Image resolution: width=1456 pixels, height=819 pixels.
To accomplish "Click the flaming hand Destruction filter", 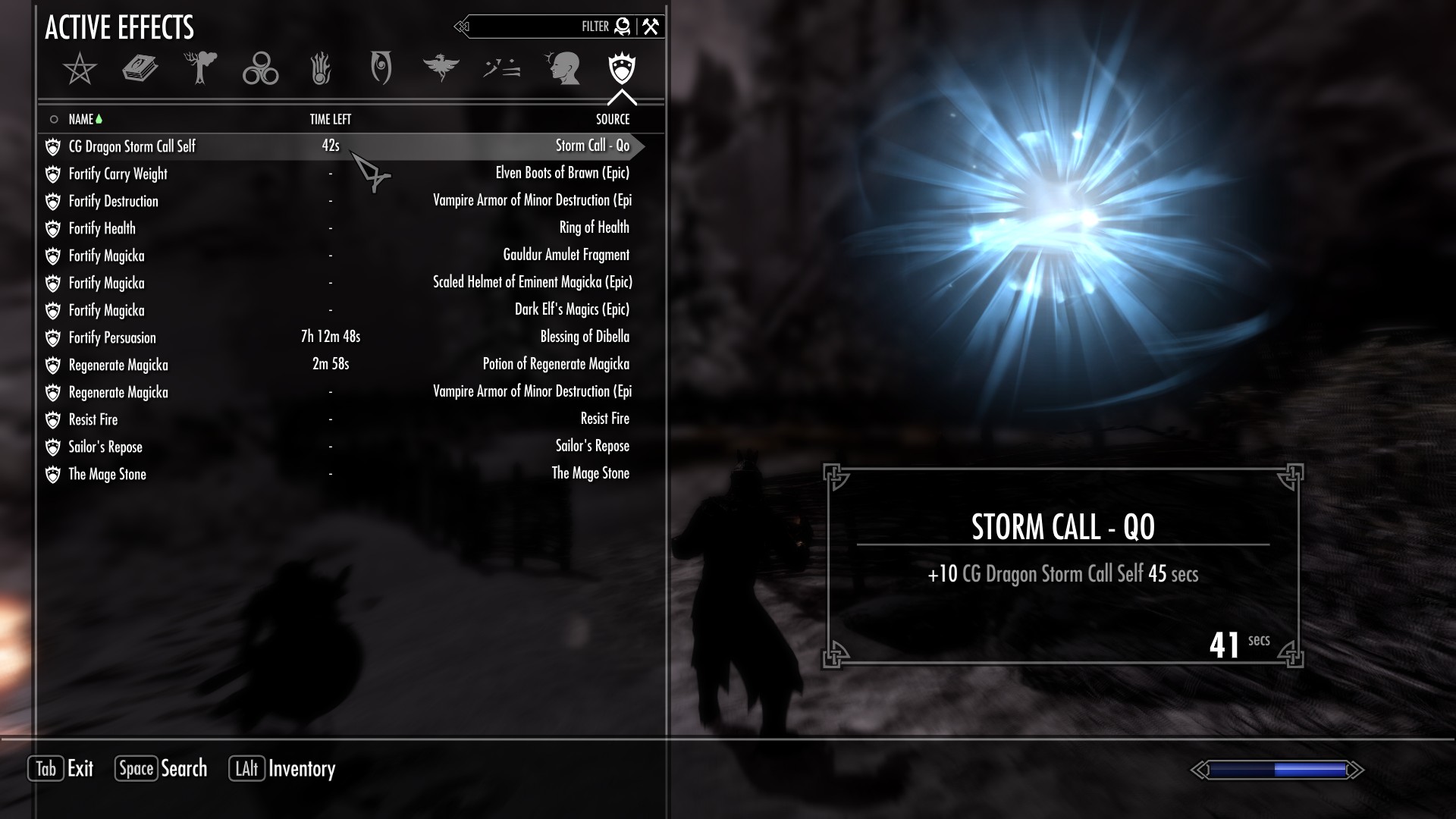I will [x=321, y=69].
